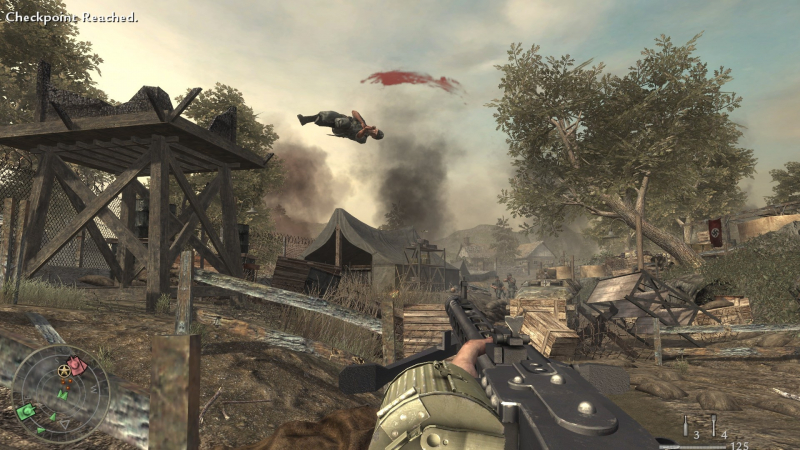Select the gold star objective marker
This screenshot has height=450, width=800.
(x=63, y=372)
